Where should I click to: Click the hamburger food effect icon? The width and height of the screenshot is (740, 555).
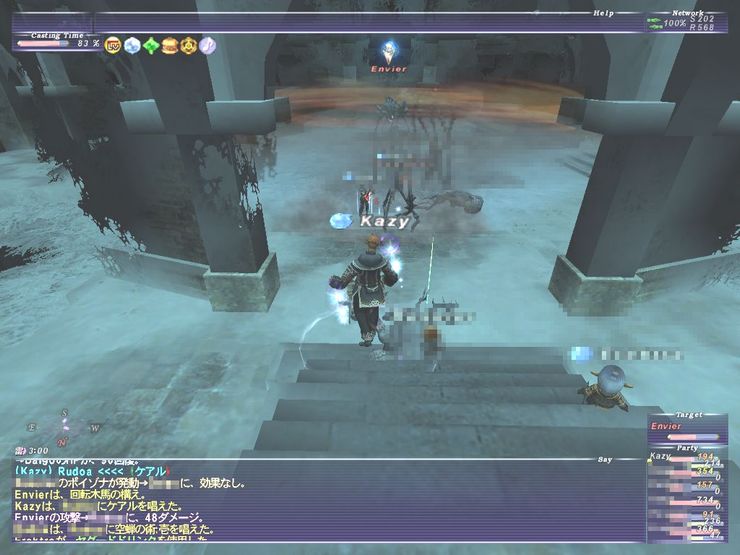tap(170, 45)
